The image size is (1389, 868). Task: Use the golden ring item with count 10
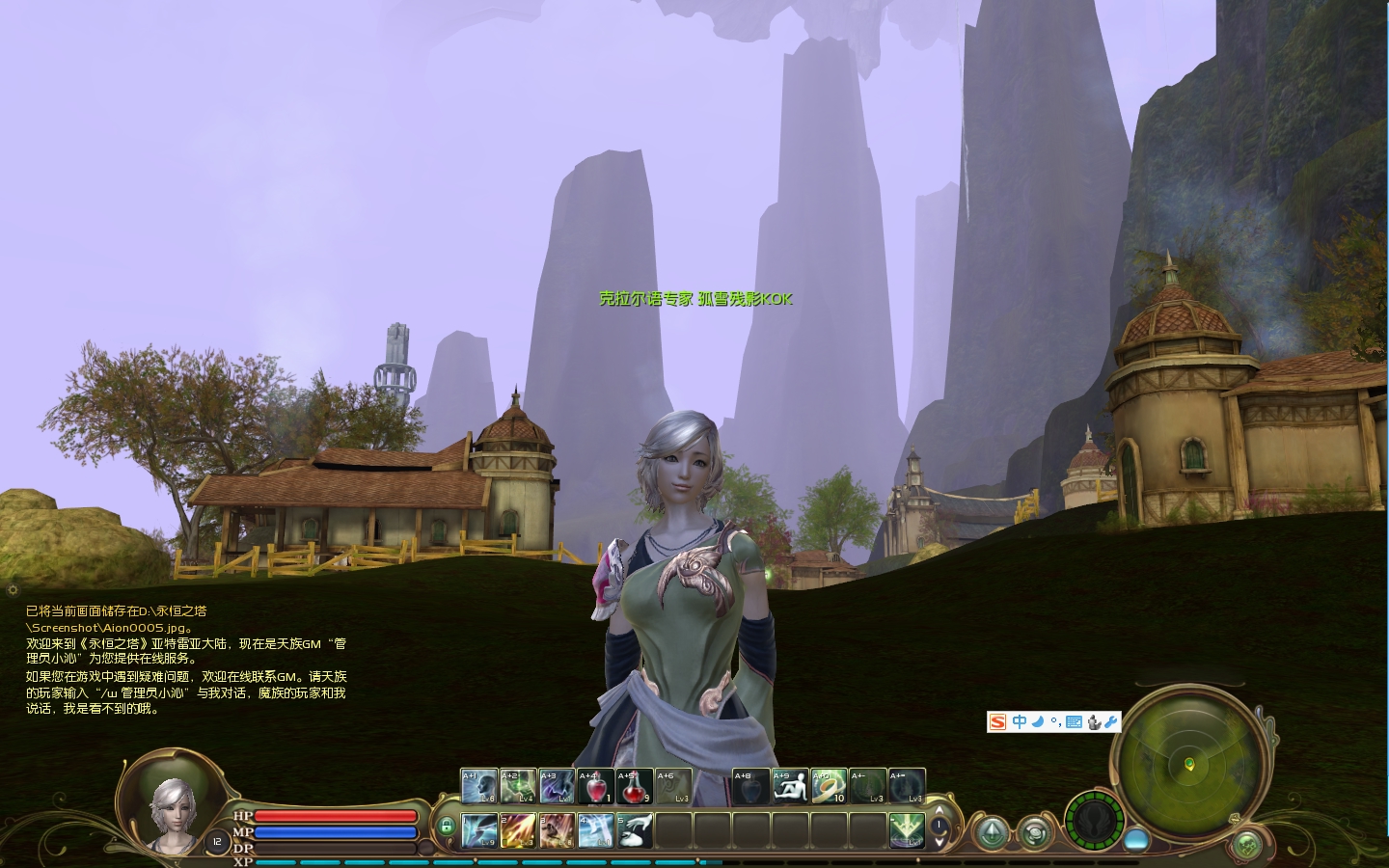tap(829, 786)
